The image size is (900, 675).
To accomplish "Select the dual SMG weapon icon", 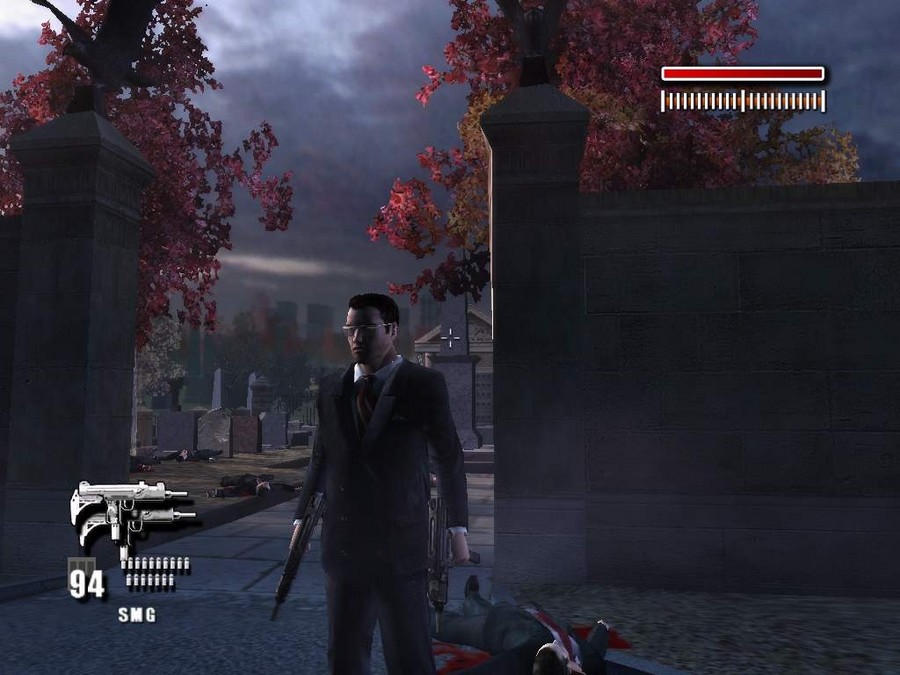I will coord(130,512).
